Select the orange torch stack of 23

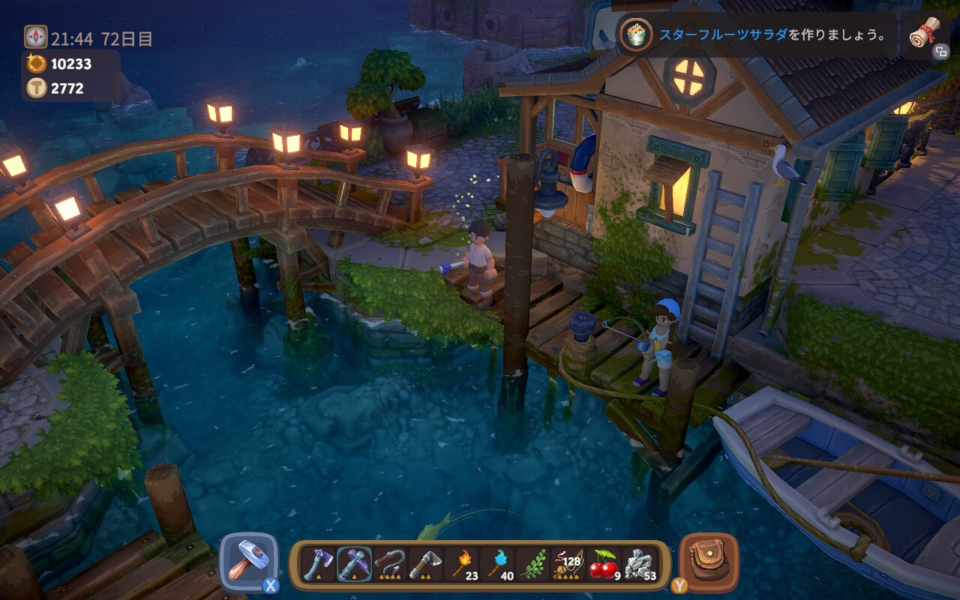click(461, 565)
